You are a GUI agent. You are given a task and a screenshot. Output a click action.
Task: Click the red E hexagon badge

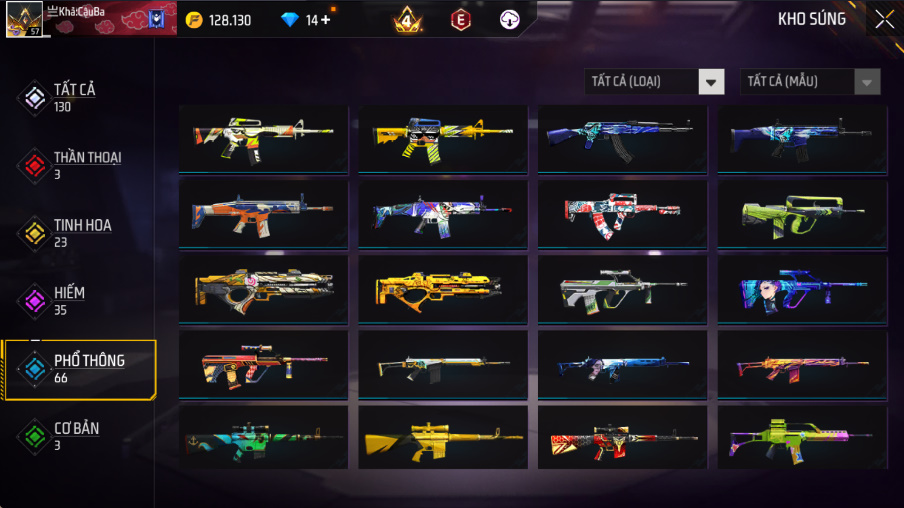[x=460, y=20]
